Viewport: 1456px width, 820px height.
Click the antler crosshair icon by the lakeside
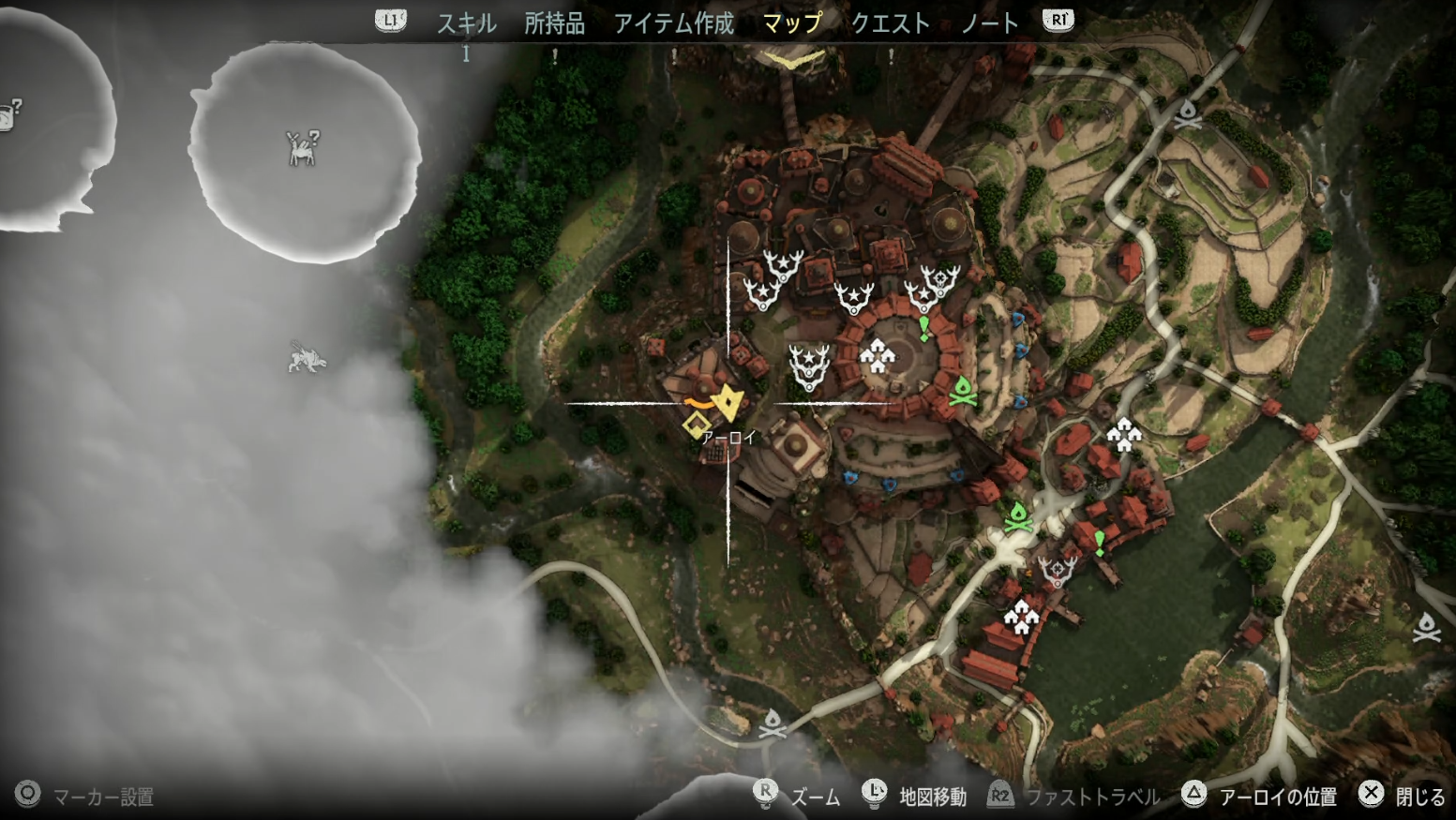[x=1058, y=570]
